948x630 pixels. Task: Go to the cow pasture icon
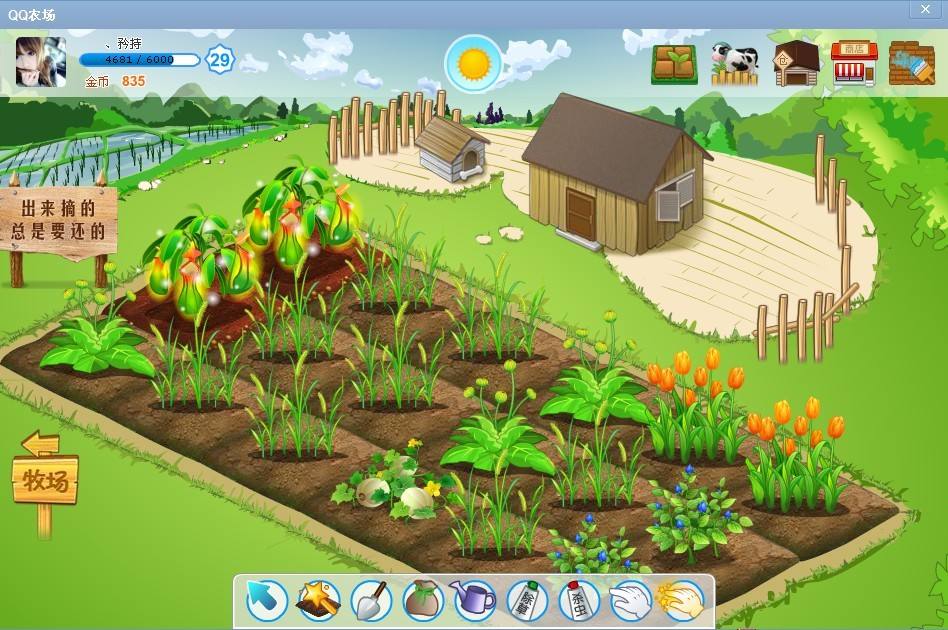(735, 64)
